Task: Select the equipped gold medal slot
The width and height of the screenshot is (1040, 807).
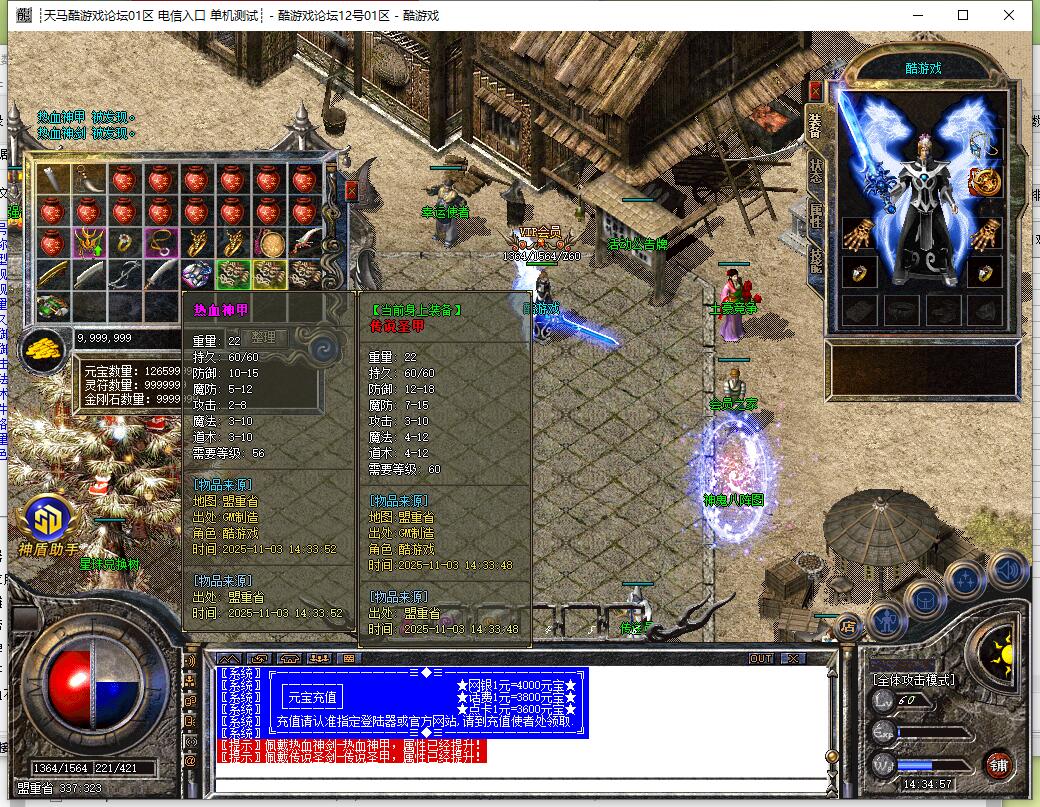Action: 985,182
